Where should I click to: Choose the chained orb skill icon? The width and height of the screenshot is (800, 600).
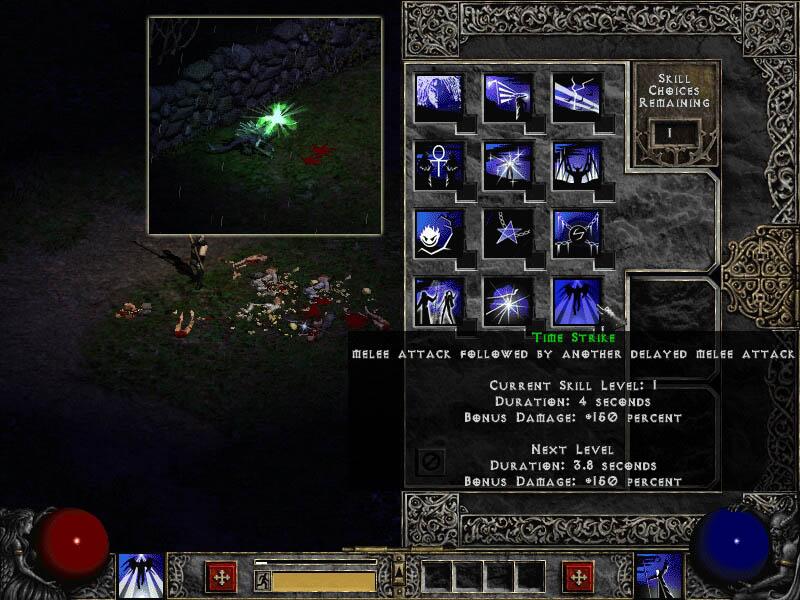[x=577, y=233]
